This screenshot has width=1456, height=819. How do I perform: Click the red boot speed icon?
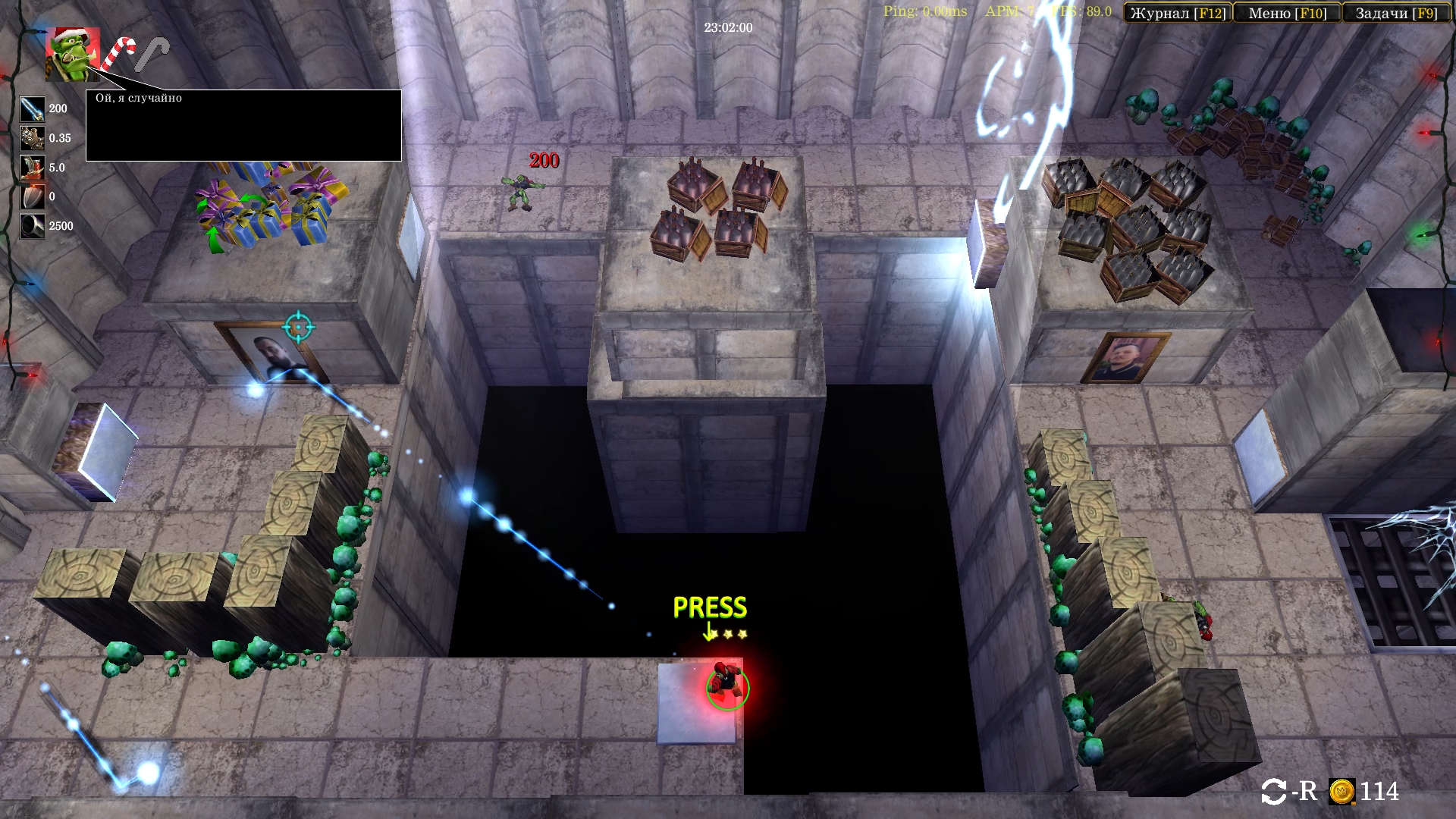point(33,168)
